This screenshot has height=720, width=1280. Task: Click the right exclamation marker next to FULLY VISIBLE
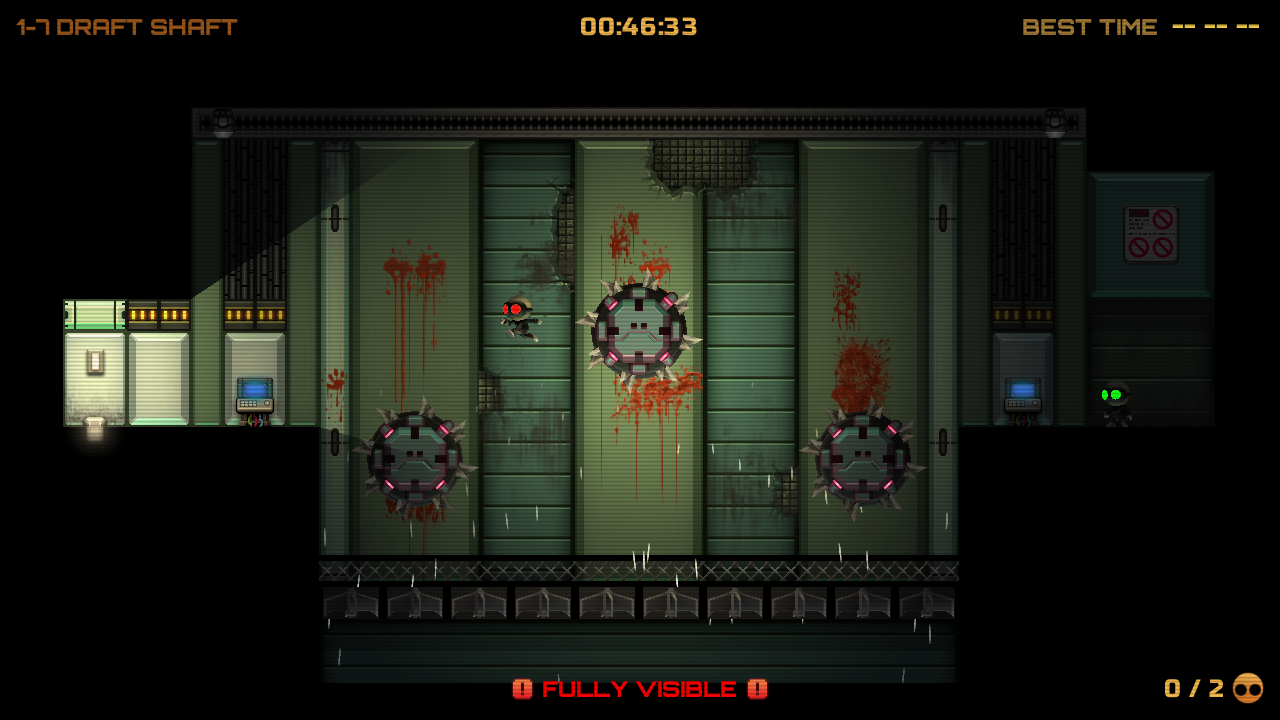tap(757, 689)
